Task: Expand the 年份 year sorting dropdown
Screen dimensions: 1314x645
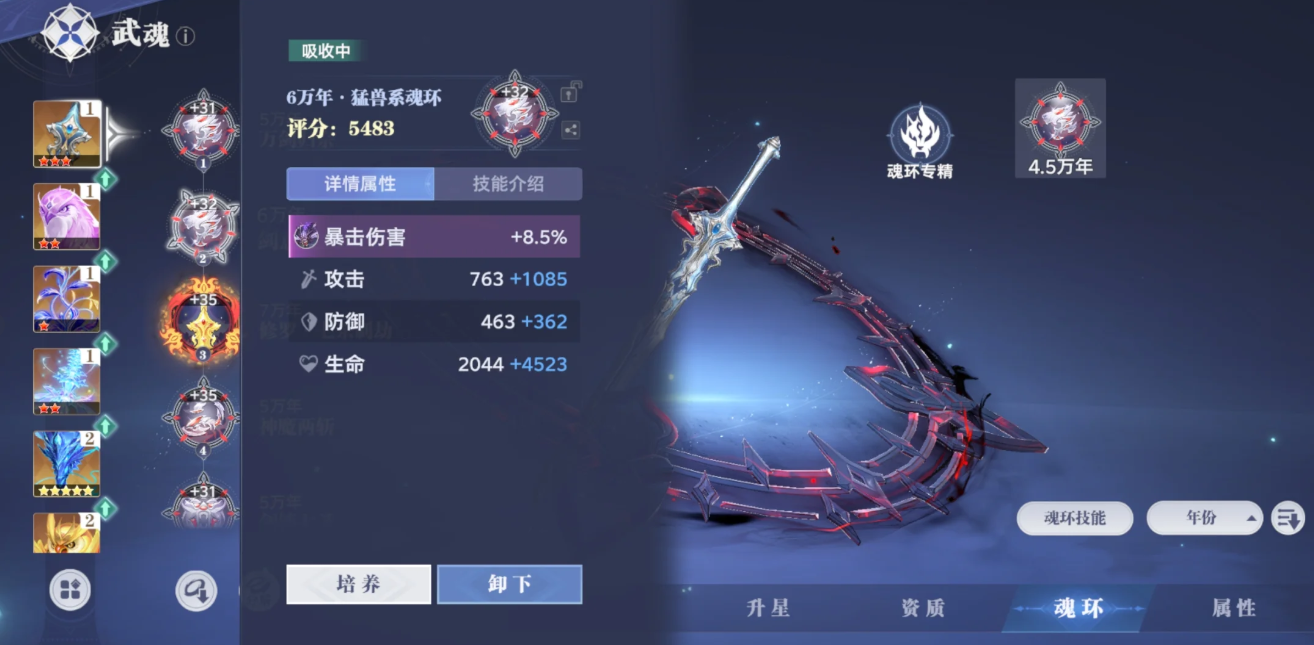Action: 1204,518
